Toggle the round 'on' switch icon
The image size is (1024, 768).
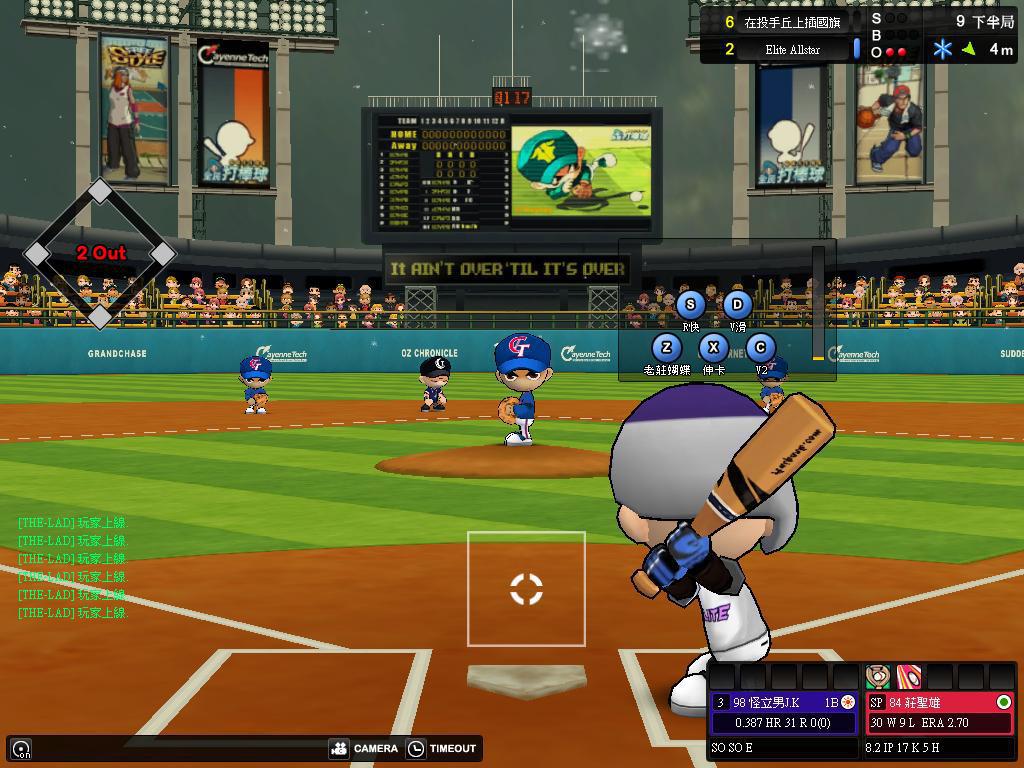(21, 748)
